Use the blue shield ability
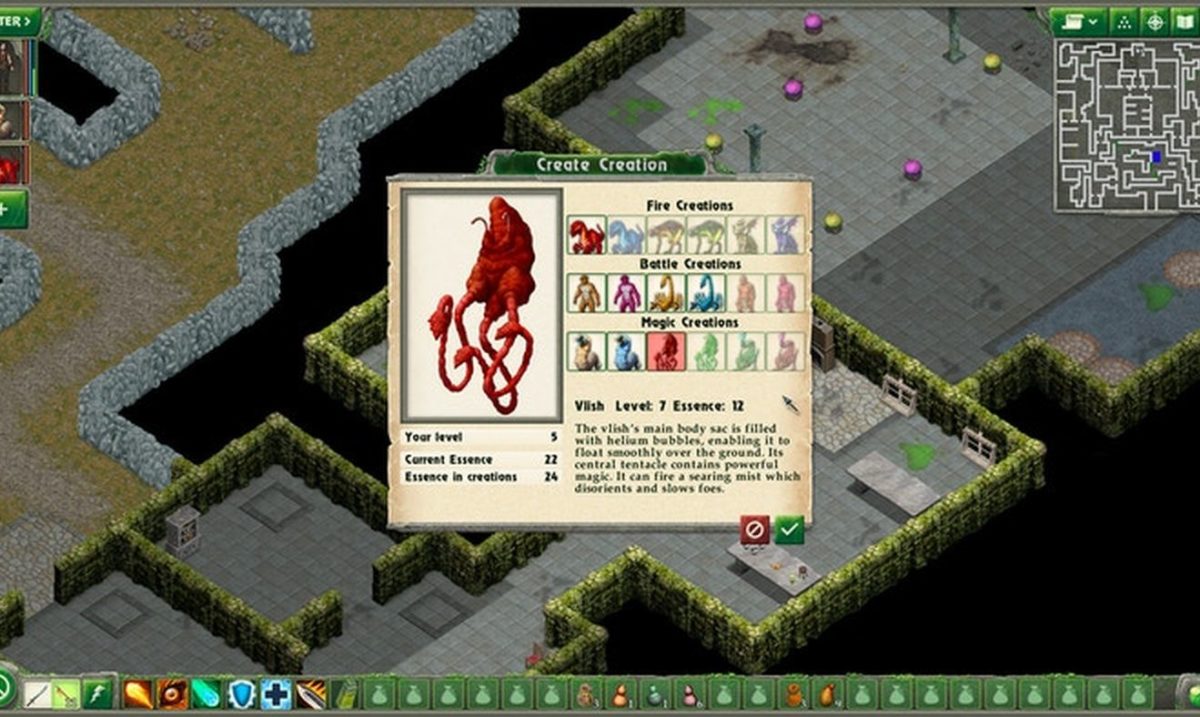Viewport: 1200px width, 717px height. [241, 693]
